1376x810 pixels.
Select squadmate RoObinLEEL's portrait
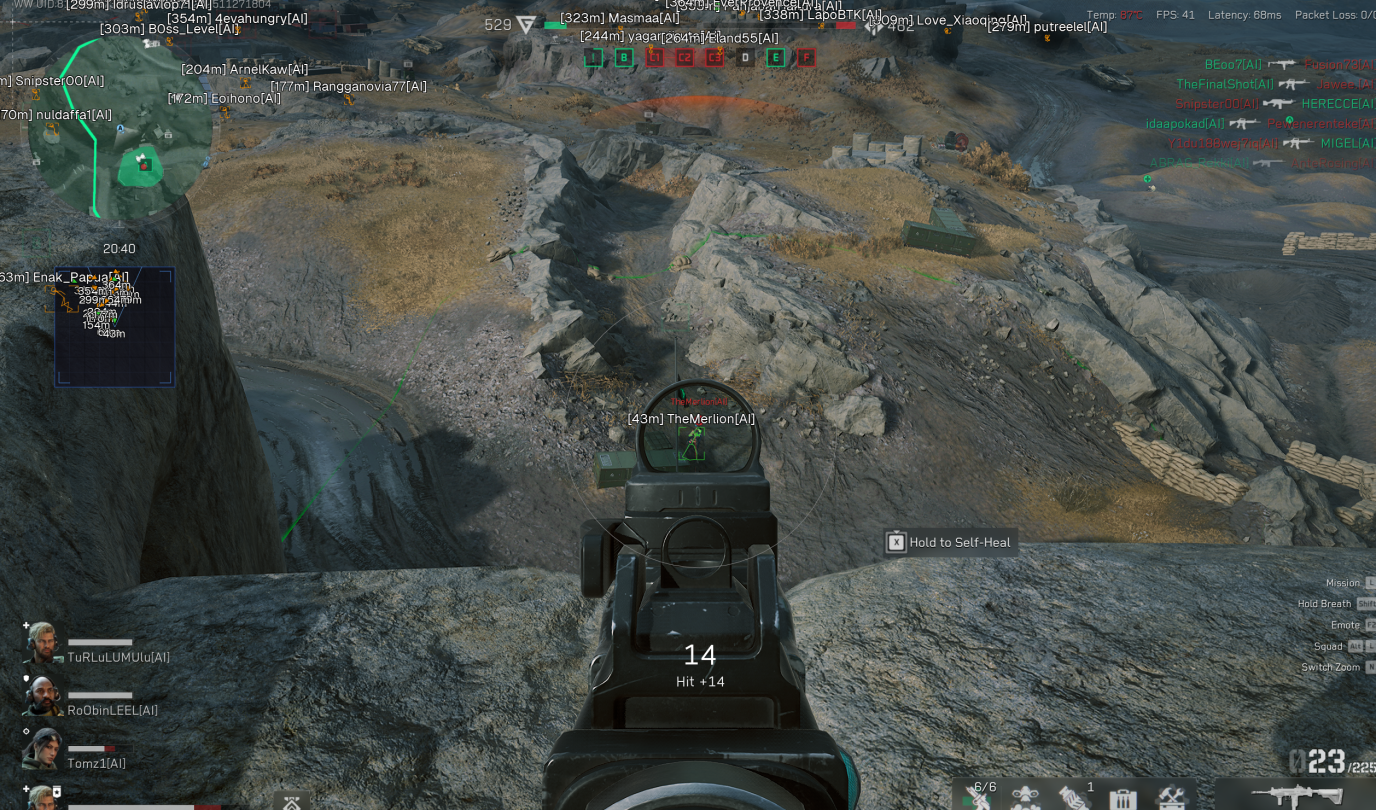click(x=44, y=696)
